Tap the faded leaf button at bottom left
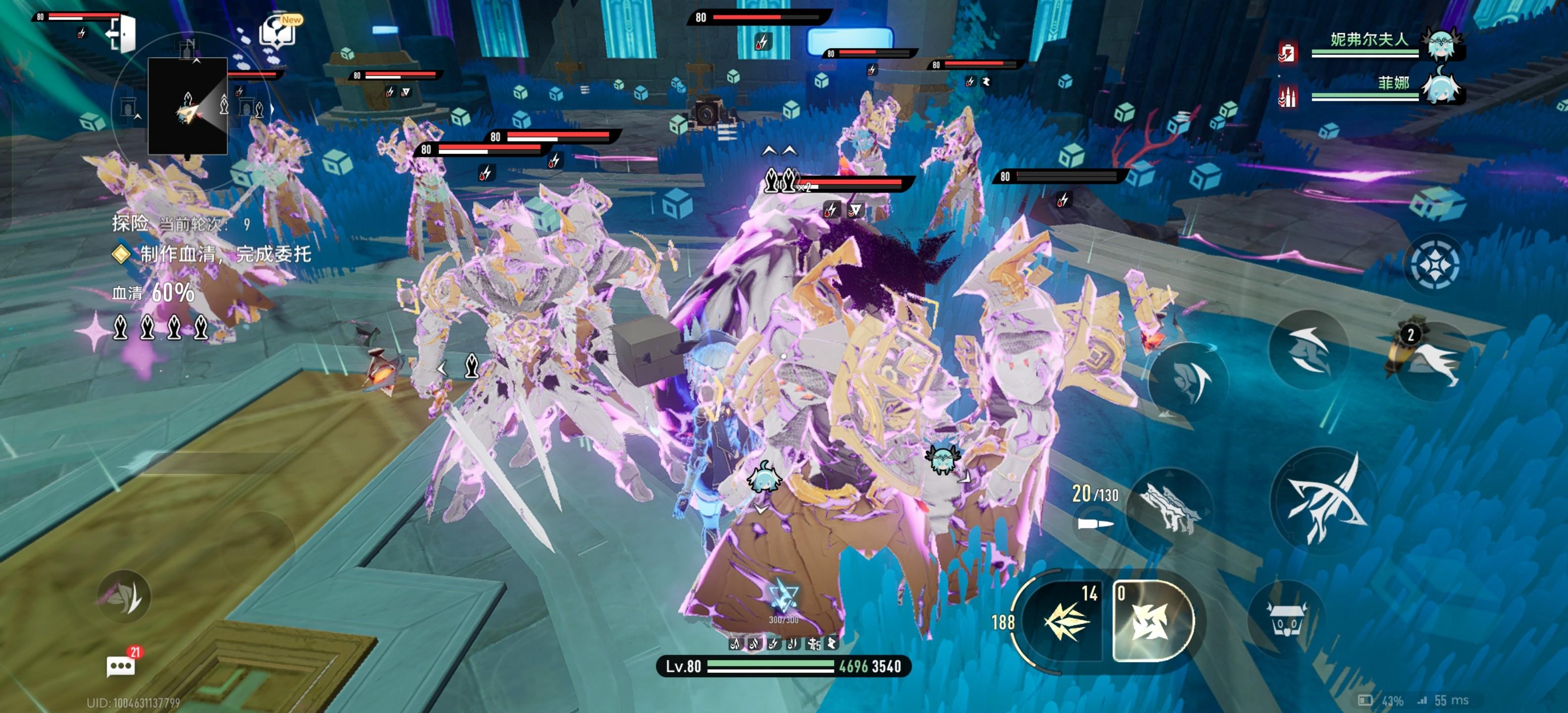Viewport: 1568px width, 713px height. [x=124, y=597]
